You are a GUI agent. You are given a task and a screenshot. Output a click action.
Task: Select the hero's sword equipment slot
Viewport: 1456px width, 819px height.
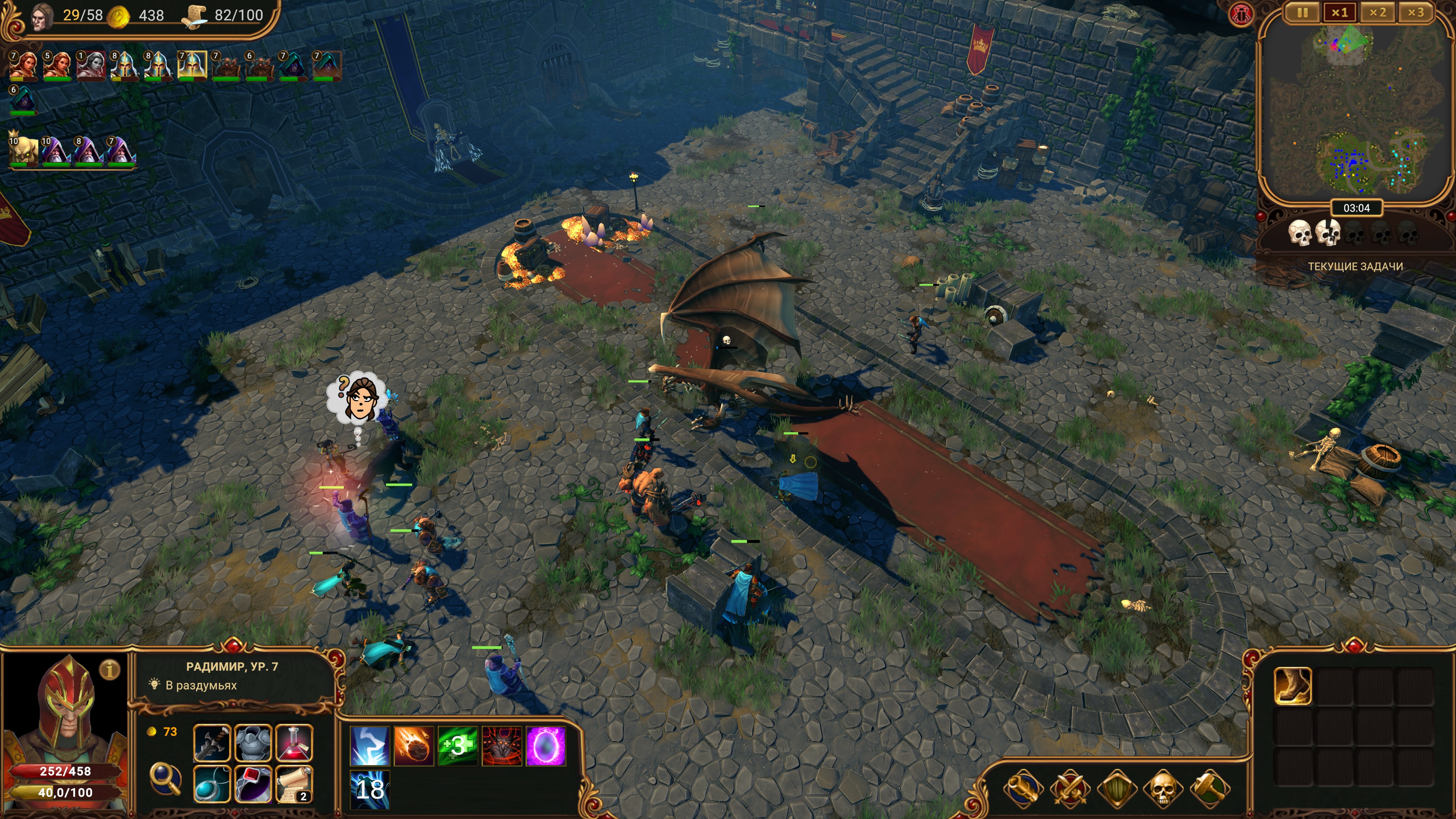(212, 743)
